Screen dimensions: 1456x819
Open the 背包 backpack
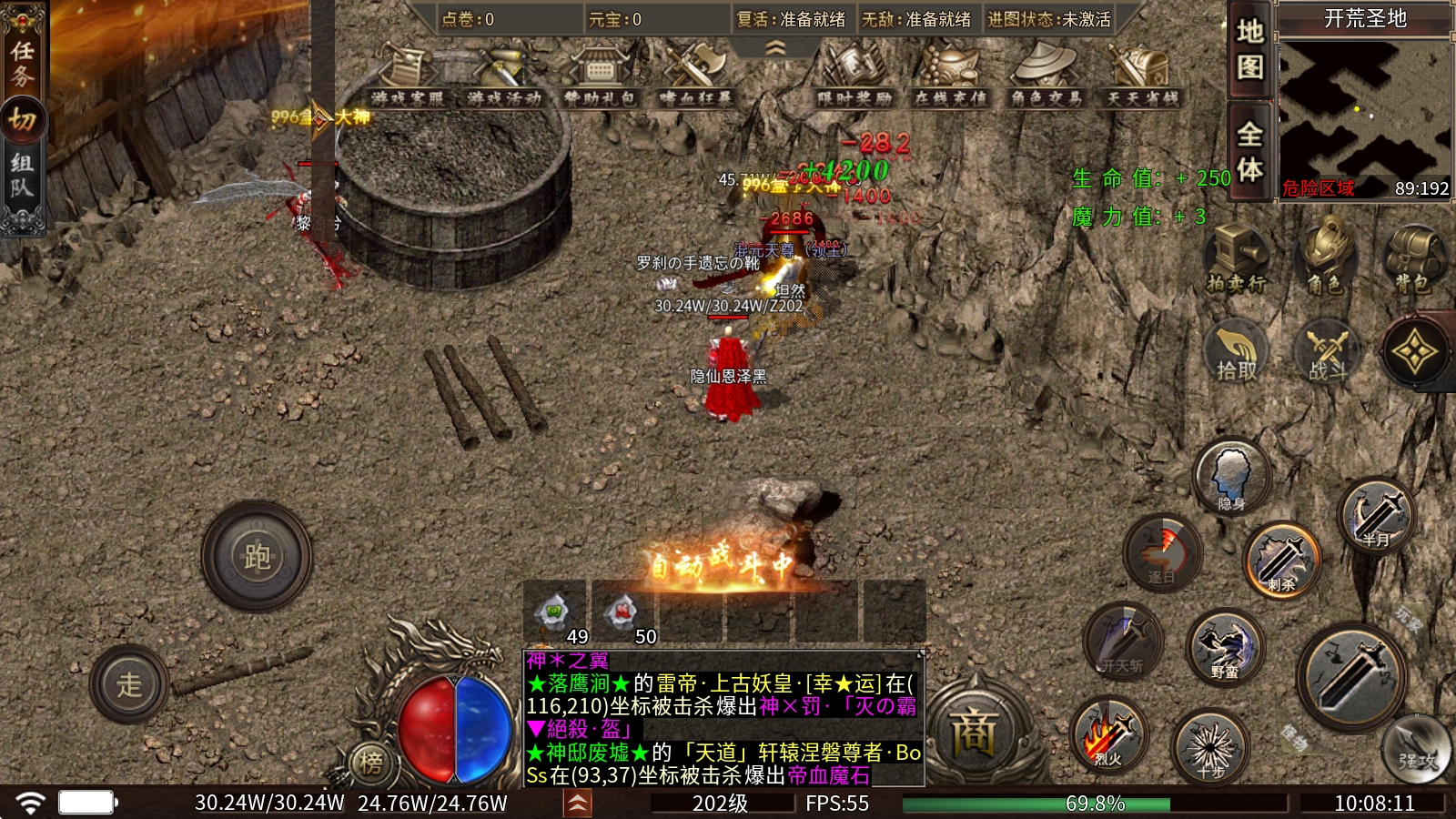coord(1412,259)
